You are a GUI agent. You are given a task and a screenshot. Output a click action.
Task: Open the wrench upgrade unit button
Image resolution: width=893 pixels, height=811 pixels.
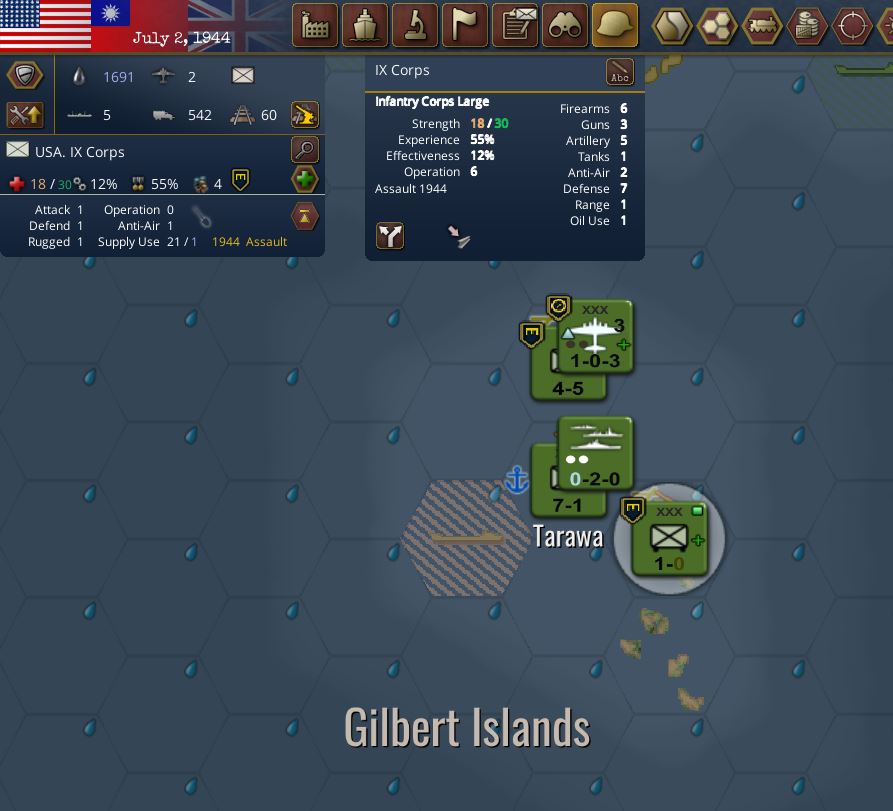[x=24, y=114]
